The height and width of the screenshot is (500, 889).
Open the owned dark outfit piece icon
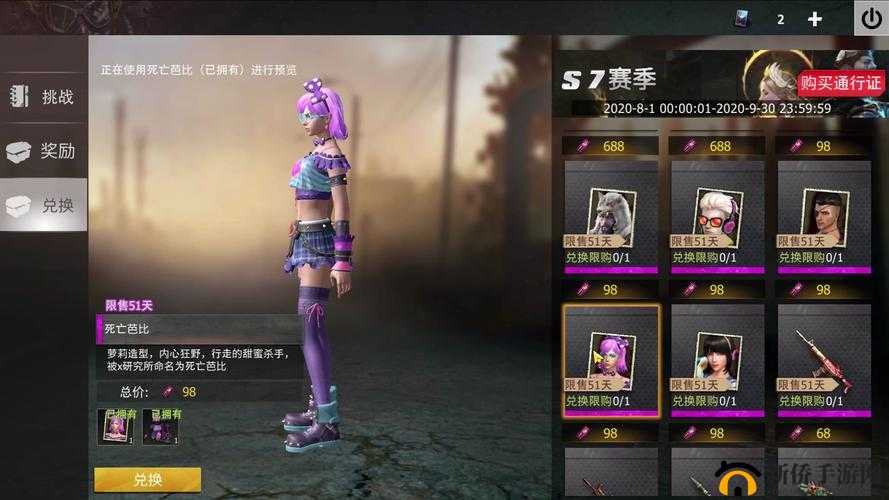click(x=159, y=426)
